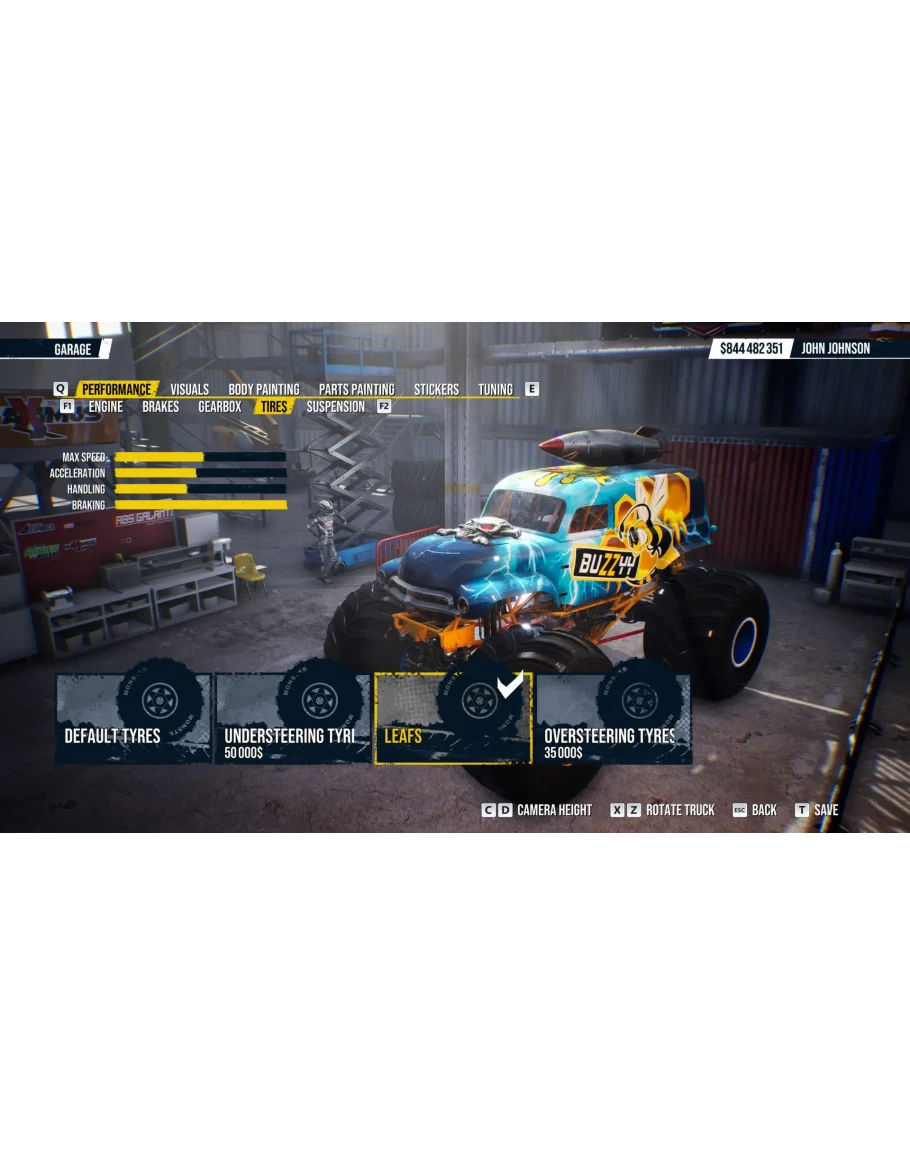The width and height of the screenshot is (910, 1155).
Task: Switch to the Tuning tab
Action: pos(495,389)
